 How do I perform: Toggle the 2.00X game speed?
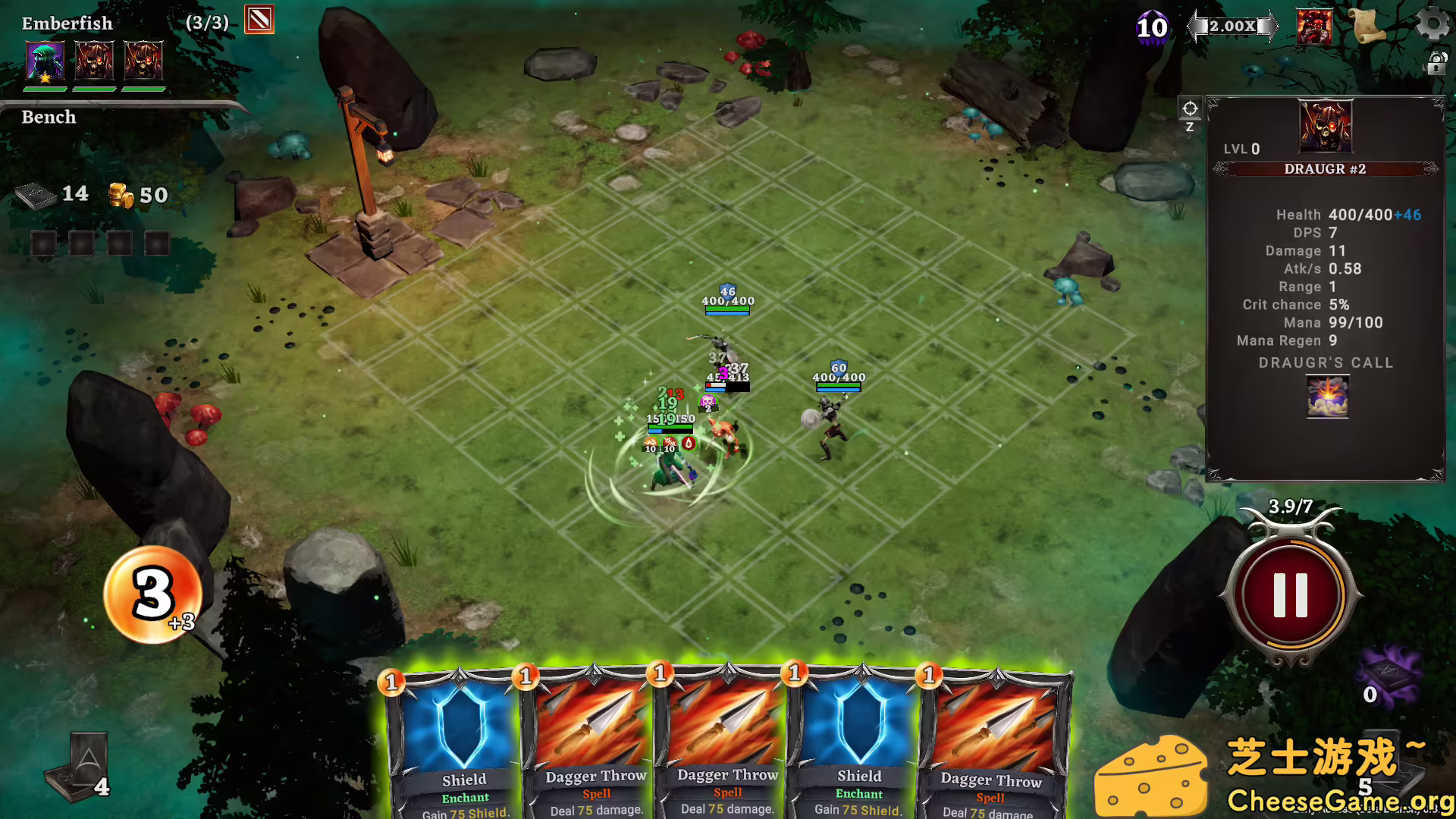tap(1232, 25)
